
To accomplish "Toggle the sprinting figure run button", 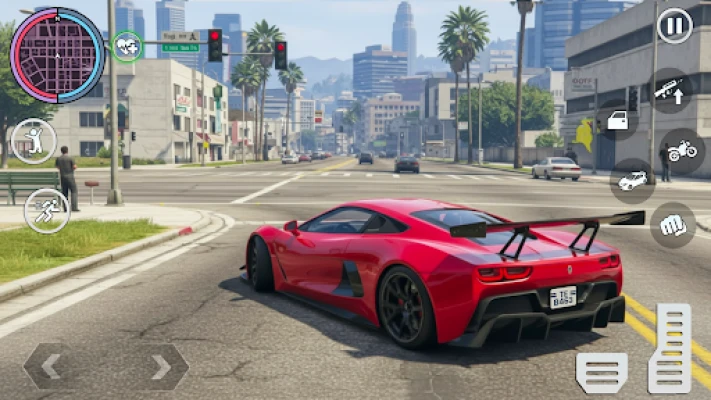I will click(46, 210).
